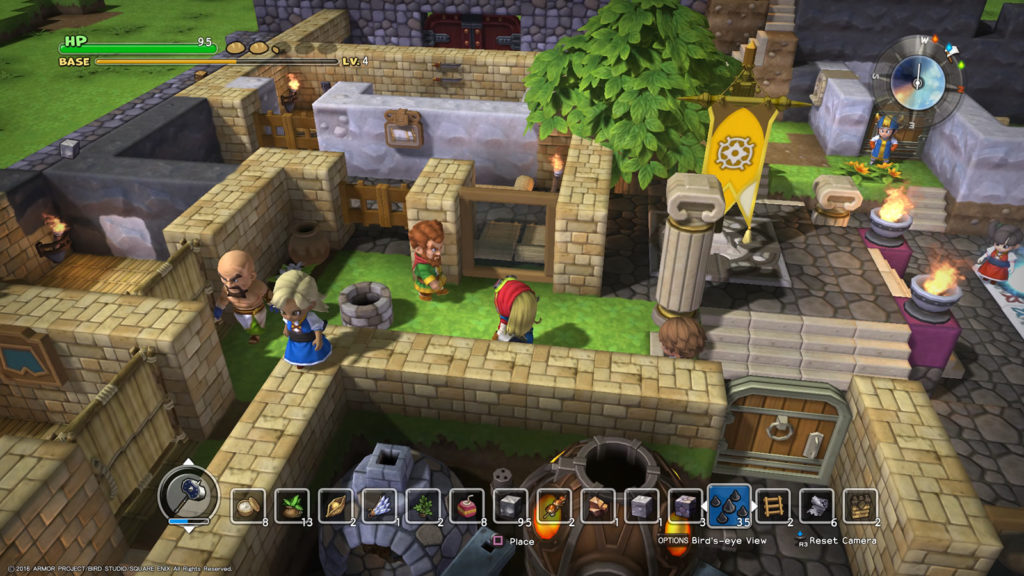Select the highlighted spike trap slot
Image resolution: width=1024 pixels, height=576 pixels.
click(728, 503)
